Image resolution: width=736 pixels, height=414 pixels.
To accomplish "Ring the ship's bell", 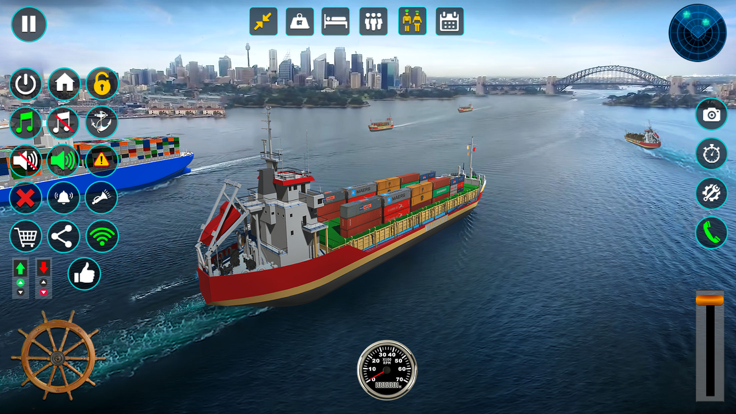I will click(64, 198).
